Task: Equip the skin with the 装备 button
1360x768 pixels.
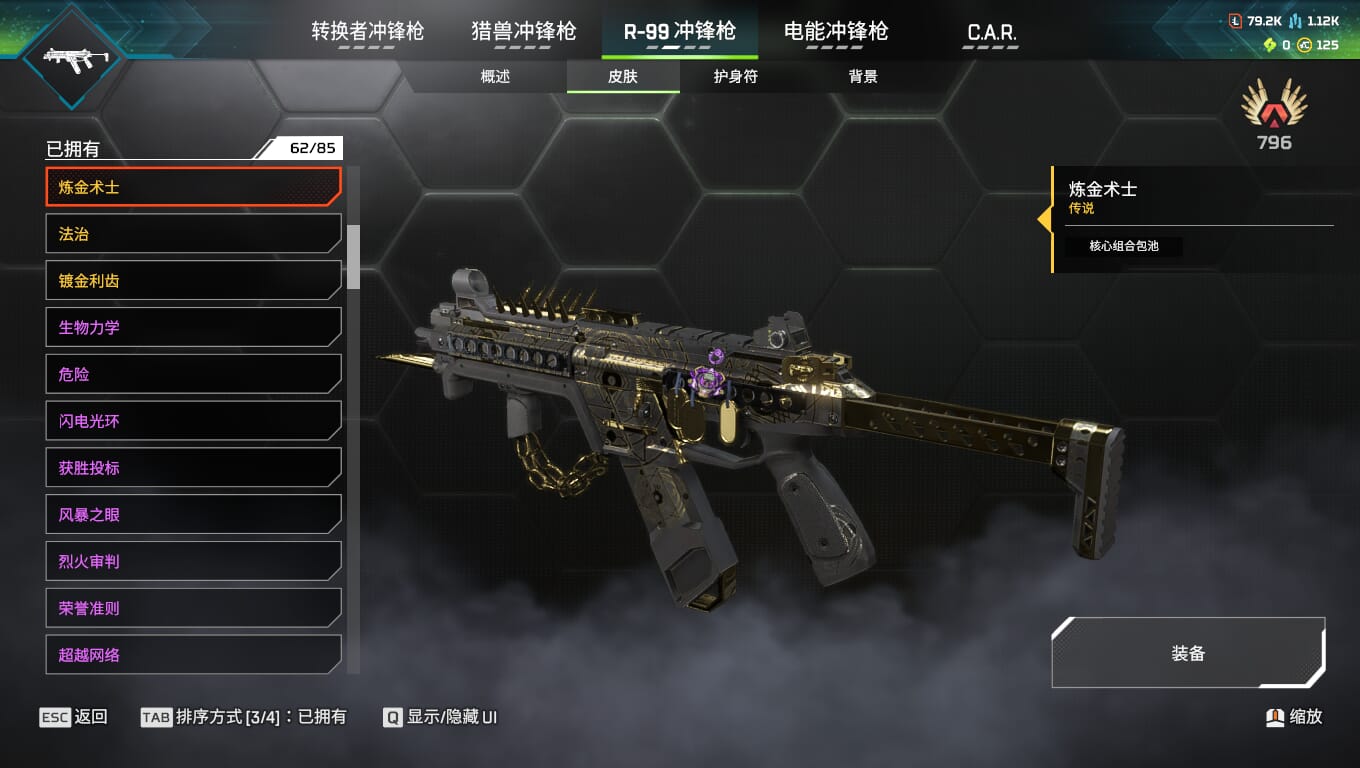Action: (1188, 653)
